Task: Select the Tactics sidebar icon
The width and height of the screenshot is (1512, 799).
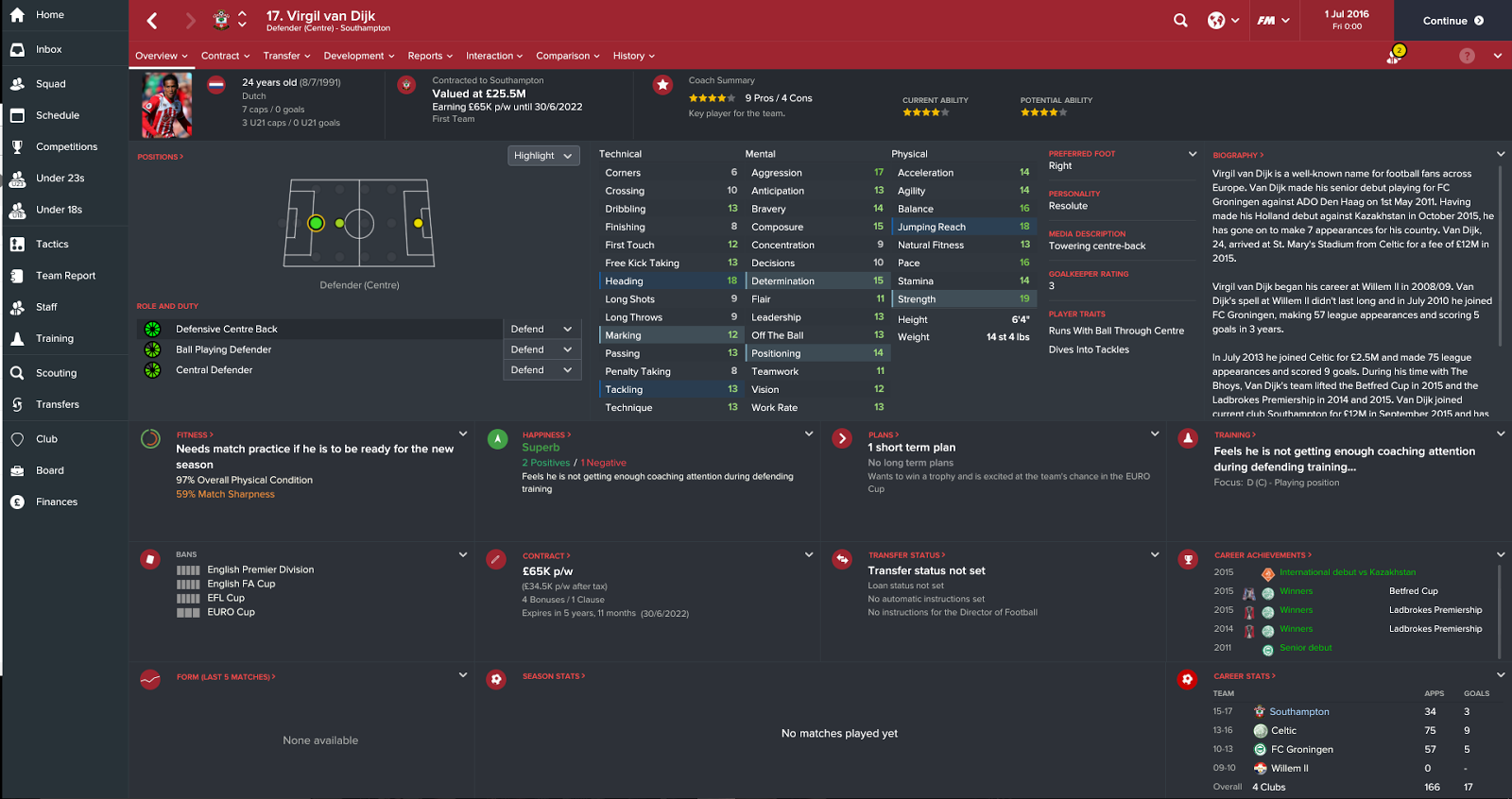Action: click(16, 244)
